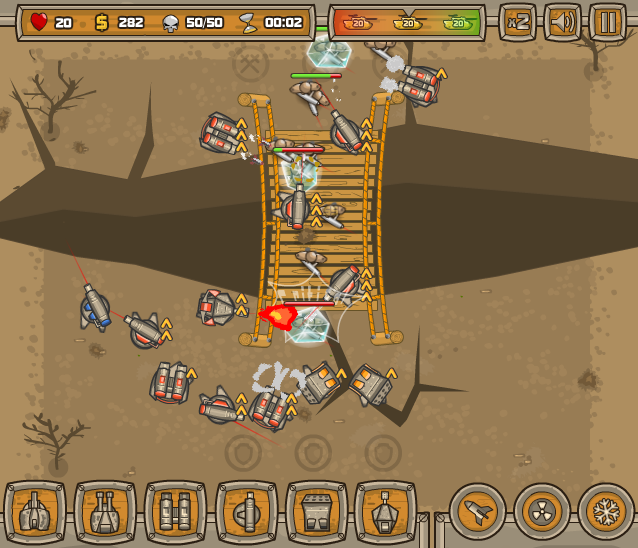This screenshot has width=638, height=548.
Task: Select the pointed-top tower build slot
Action: coord(386,512)
